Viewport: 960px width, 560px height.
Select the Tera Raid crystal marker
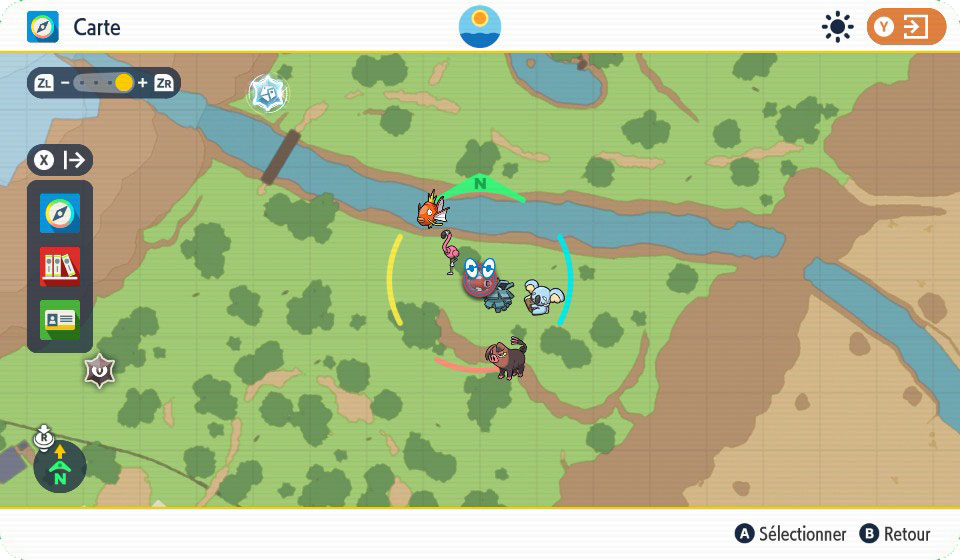tap(267, 94)
